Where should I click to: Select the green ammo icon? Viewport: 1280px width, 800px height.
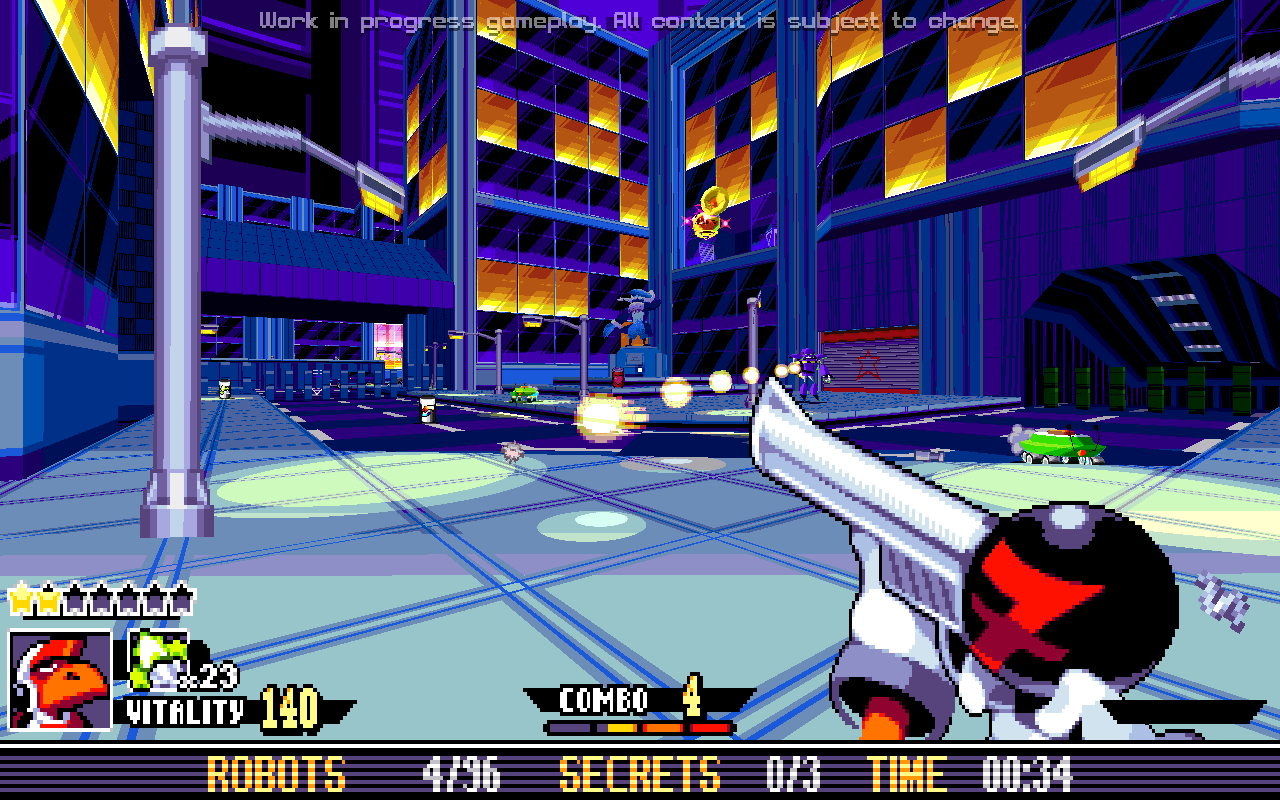pyautogui.click(x=158, y=658)
